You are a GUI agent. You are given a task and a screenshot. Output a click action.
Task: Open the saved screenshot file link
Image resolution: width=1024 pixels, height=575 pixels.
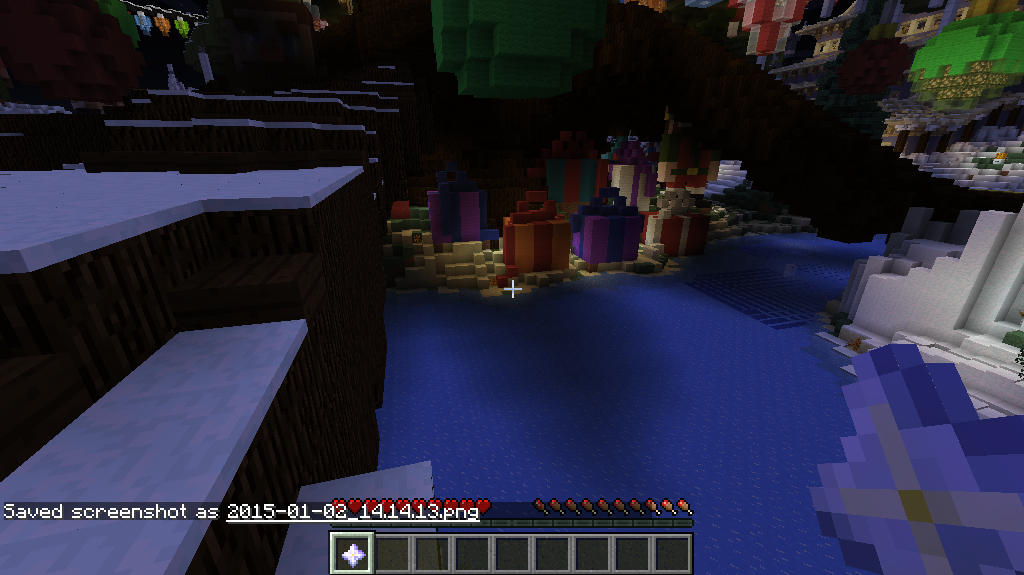point(352,511)
